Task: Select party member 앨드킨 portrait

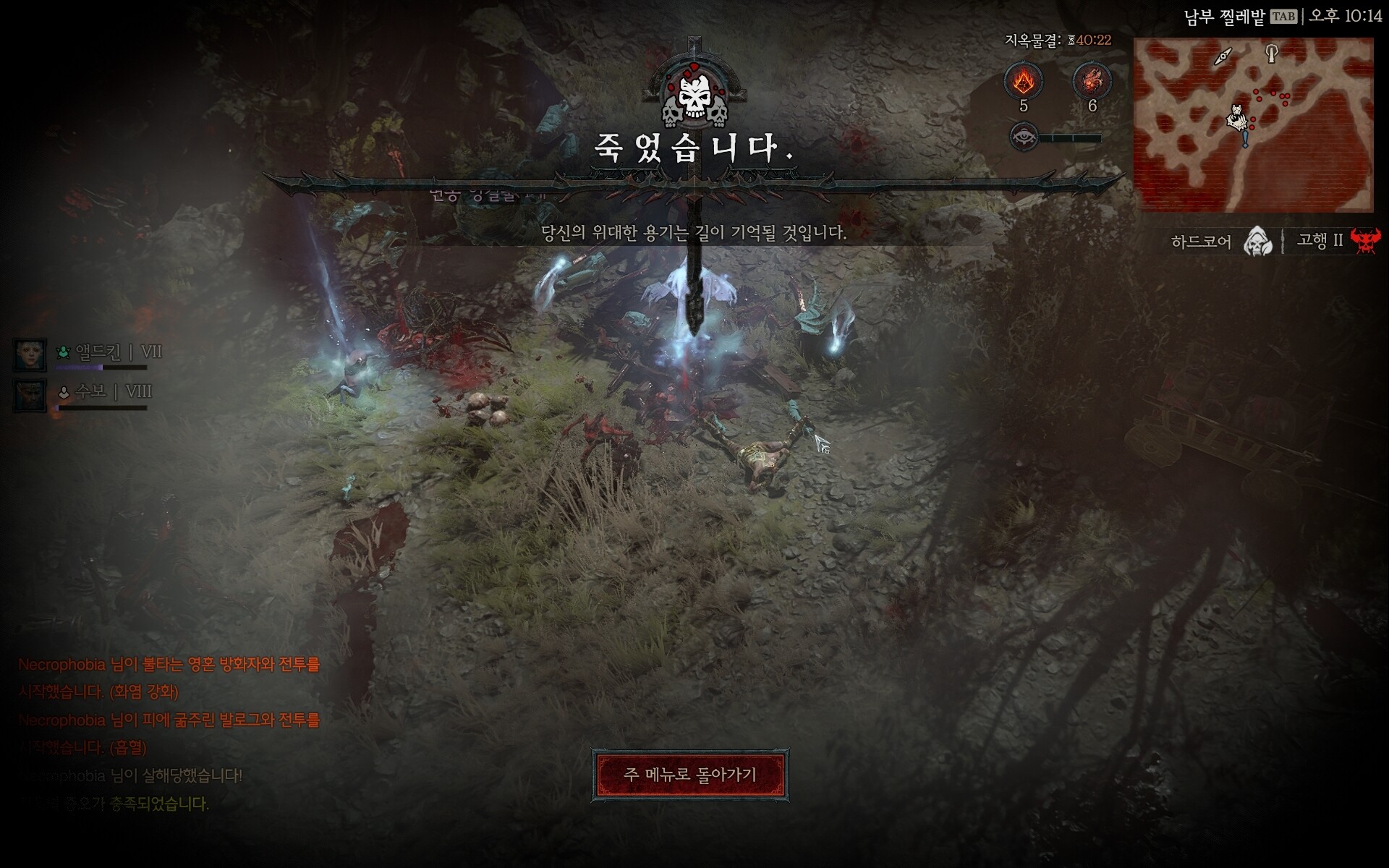Action: click(30, 354)
